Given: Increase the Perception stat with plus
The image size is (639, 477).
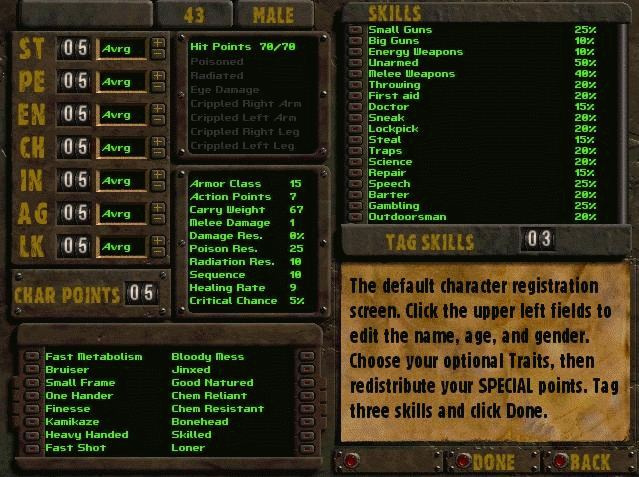Looking at the screenshot, I should [x=158, y=76].
